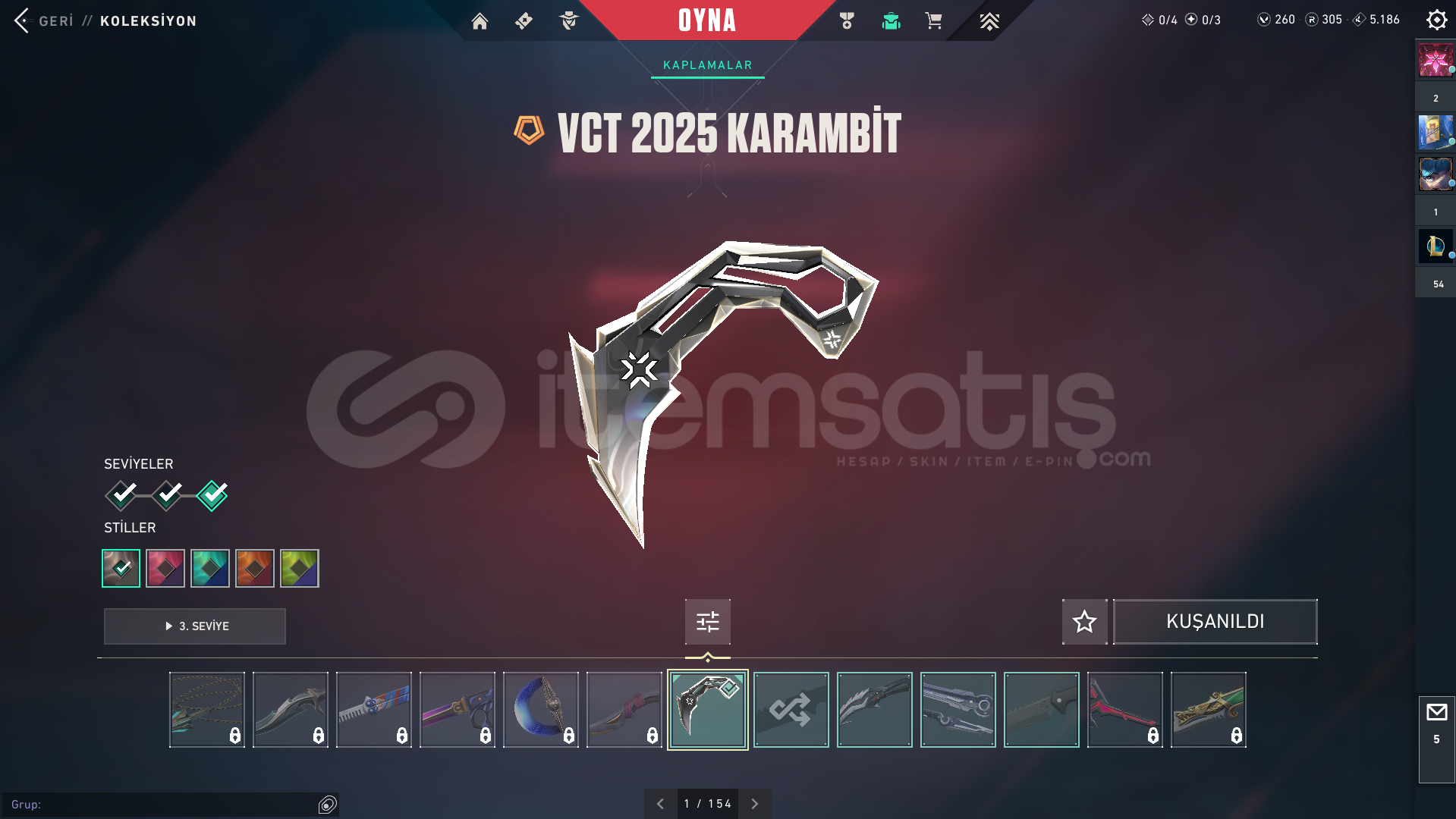Open the OYNA menu
The image size is (1456, 819).
(706, 20)
